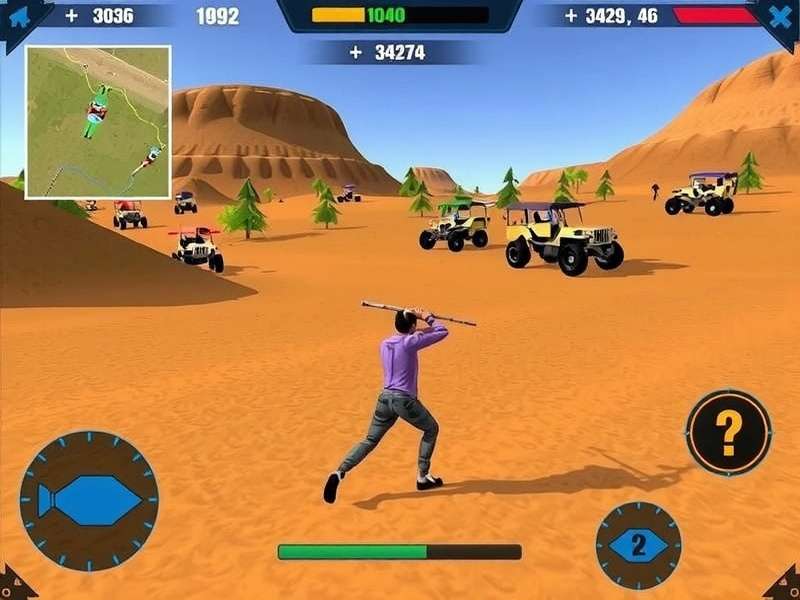800x600 pixels.
Task: Open the minimap in the corner
Action: coord(98,122)
